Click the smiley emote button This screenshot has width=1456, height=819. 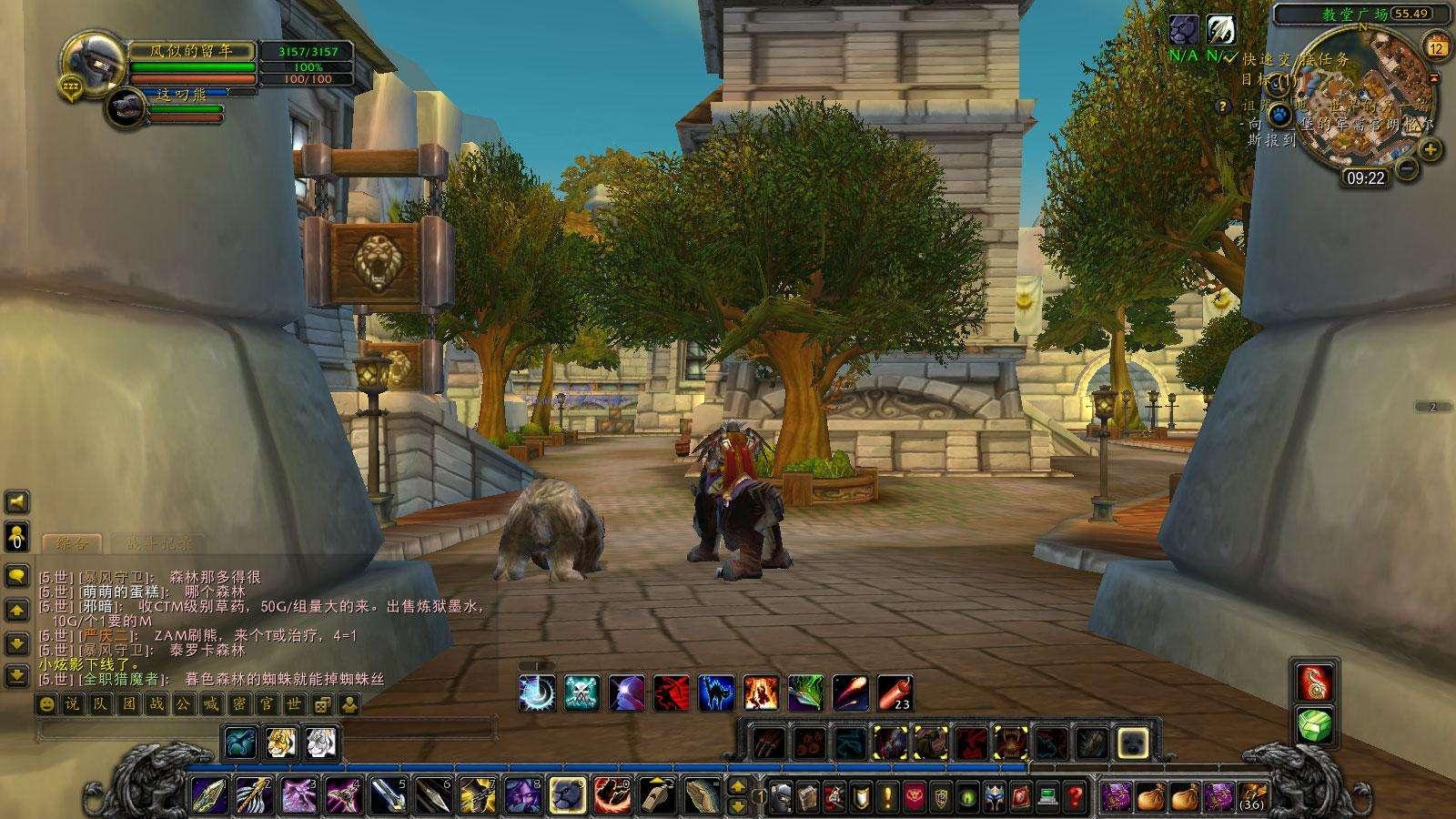(47, 703)
